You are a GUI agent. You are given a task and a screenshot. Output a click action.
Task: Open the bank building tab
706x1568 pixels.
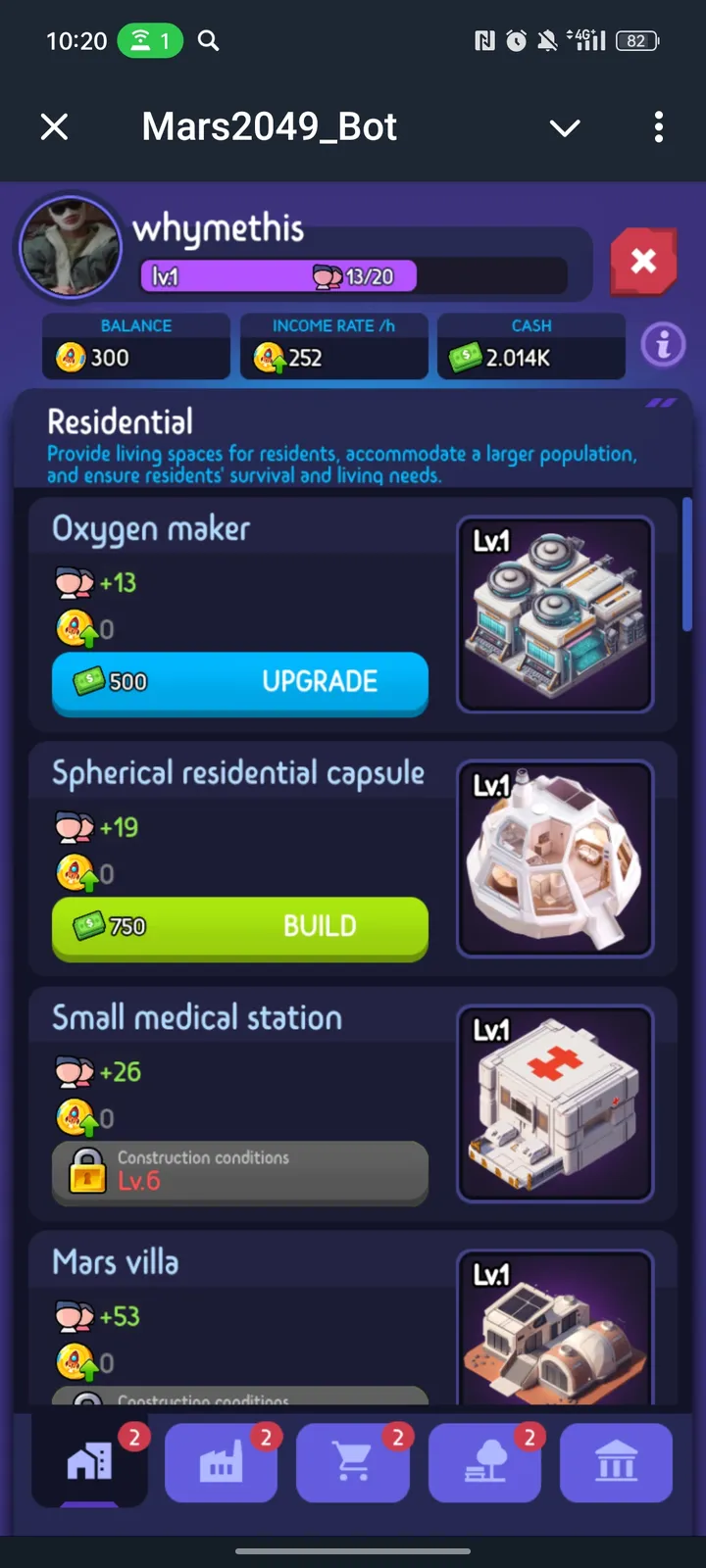coord(616,1463)
